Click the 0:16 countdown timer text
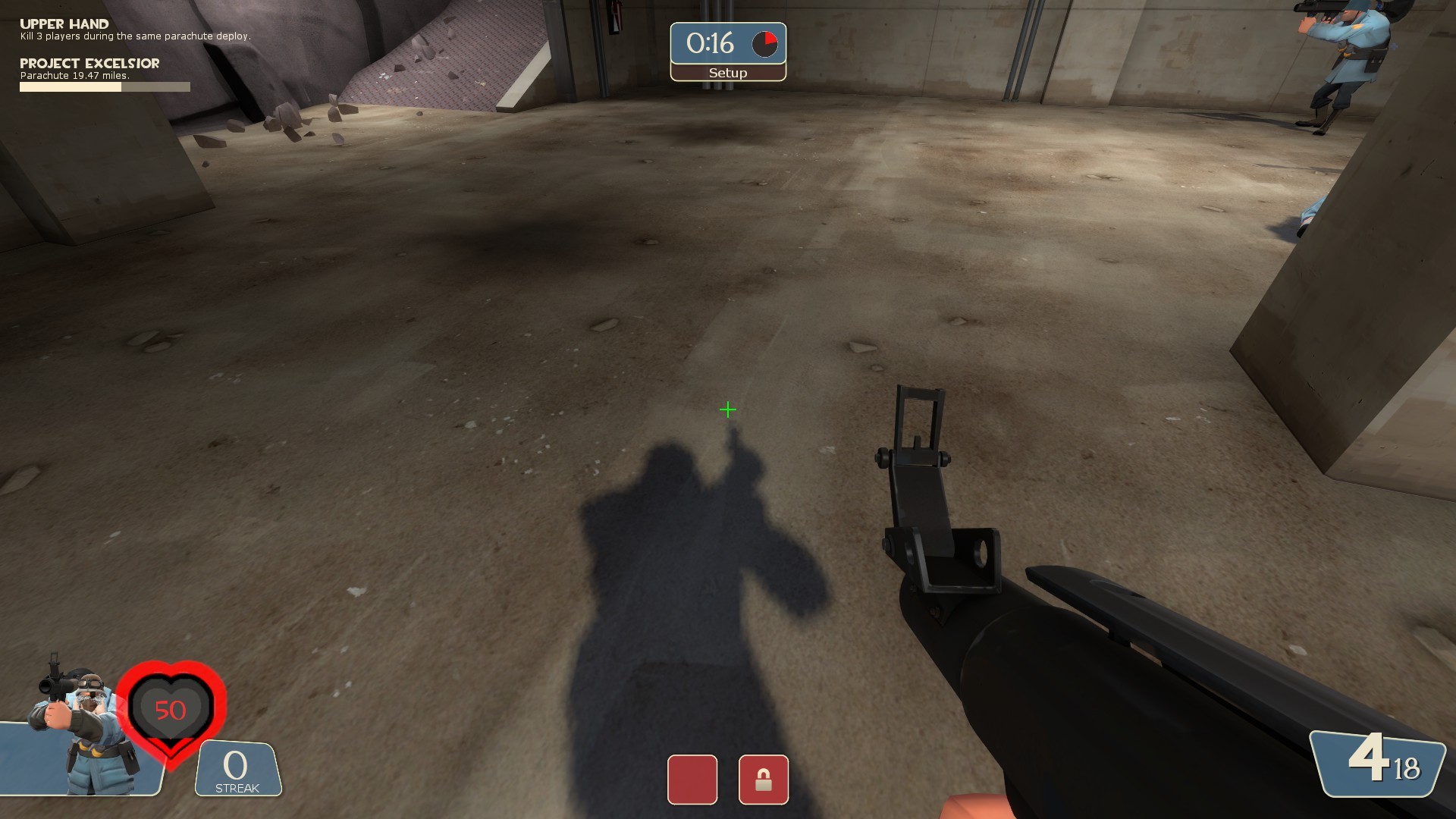This screenshot has height=819, width=1456. [x=711, y=43]
